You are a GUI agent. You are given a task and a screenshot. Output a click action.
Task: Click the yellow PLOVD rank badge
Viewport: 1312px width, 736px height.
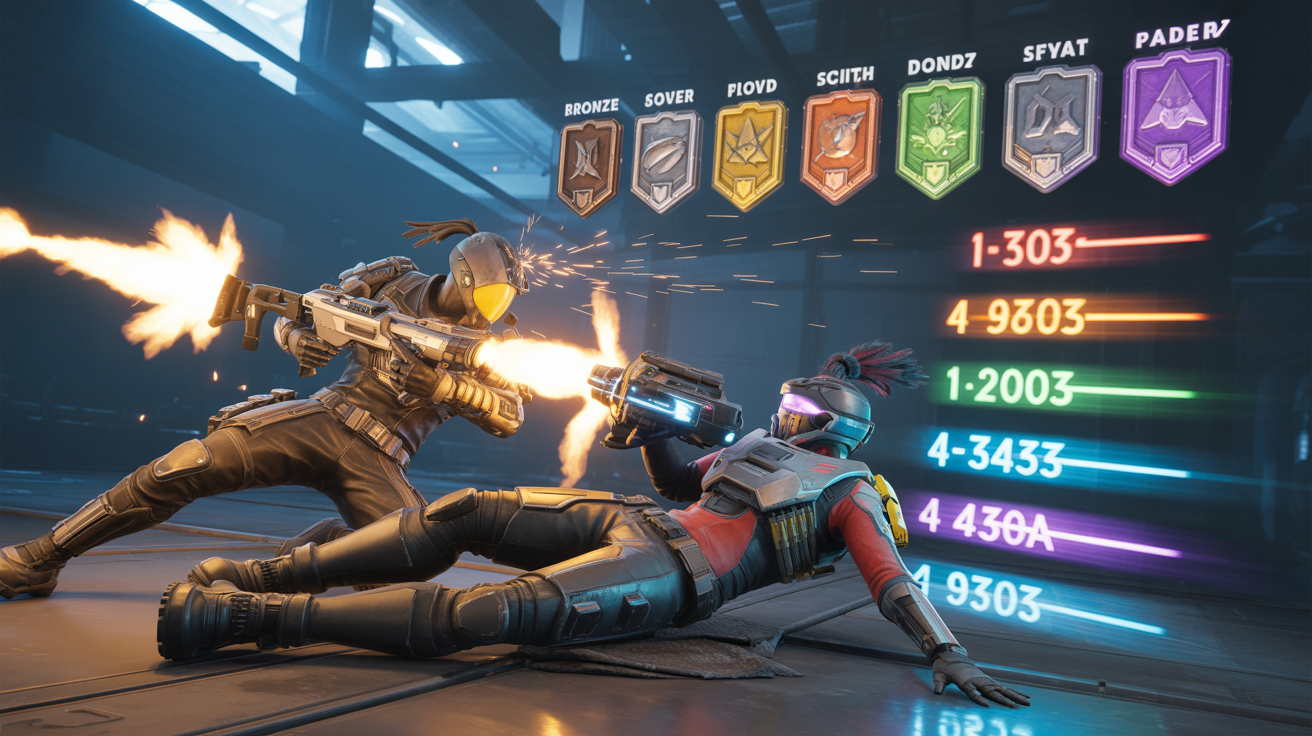[x=749, y=153]
